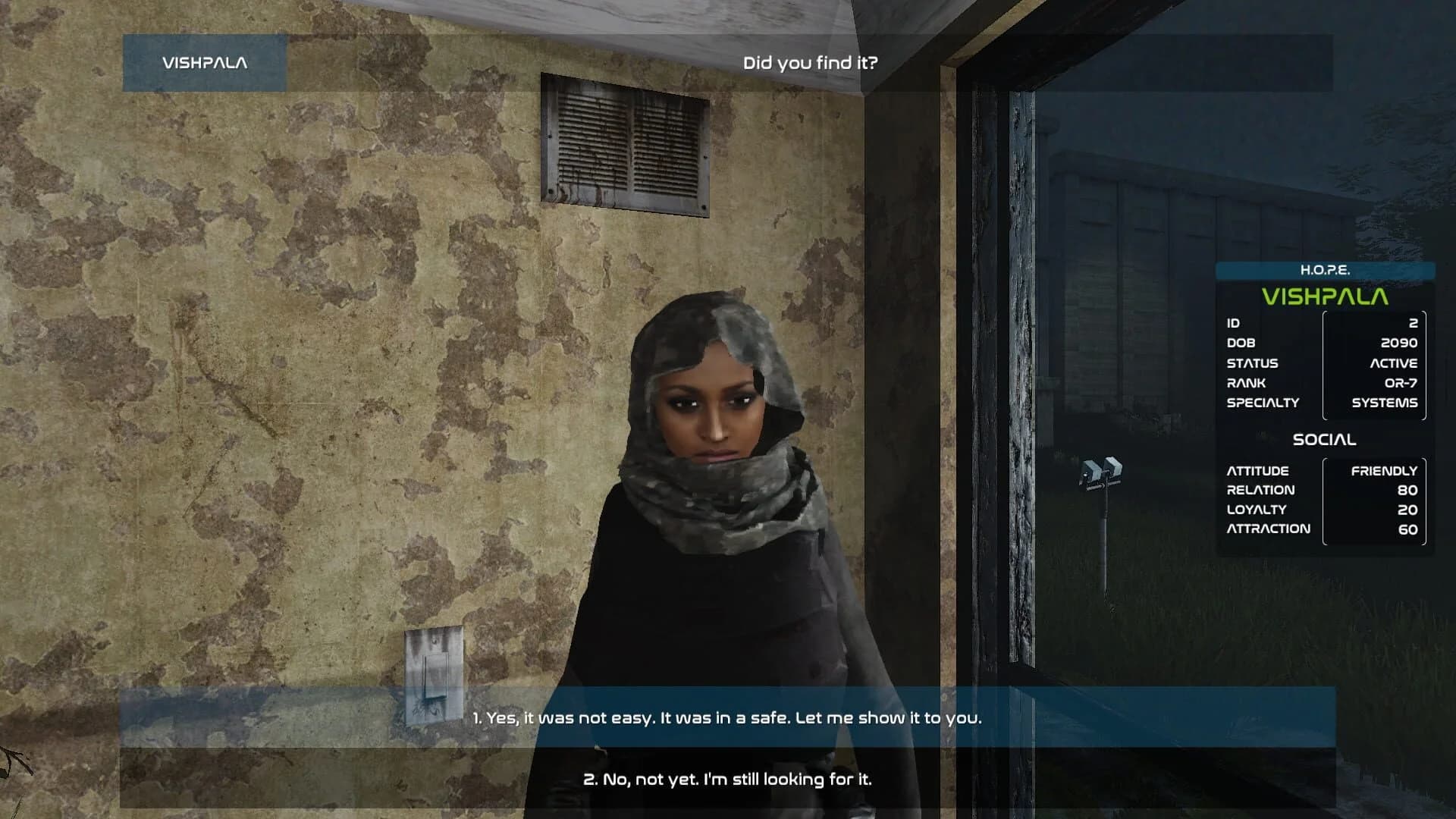Select VISHPALA name in the stats panel
The height and width of the screenshot is (819, 1456).
coord(1323,295)
